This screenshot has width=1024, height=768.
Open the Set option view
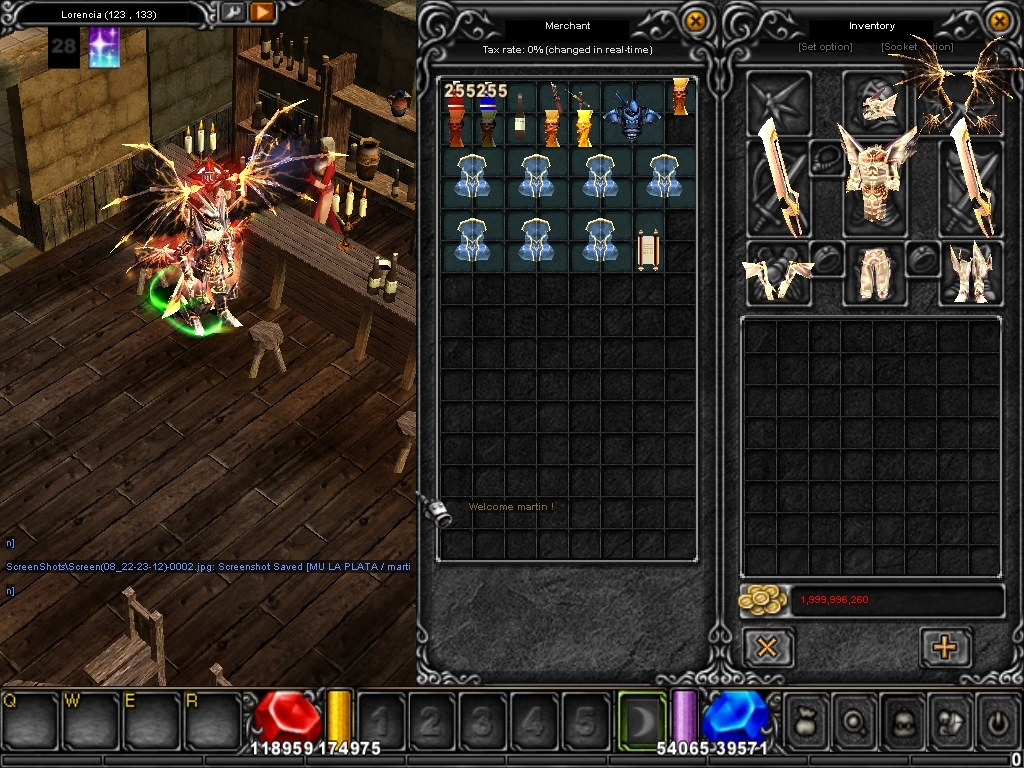click(x=825, y=47)
